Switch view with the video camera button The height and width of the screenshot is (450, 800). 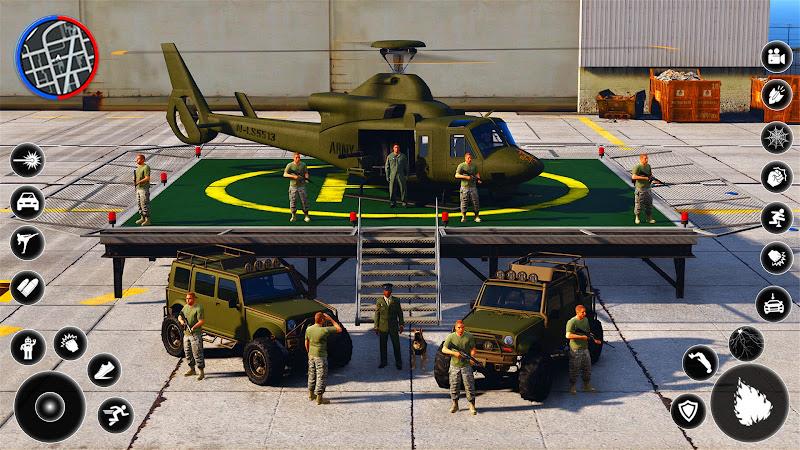776,56
